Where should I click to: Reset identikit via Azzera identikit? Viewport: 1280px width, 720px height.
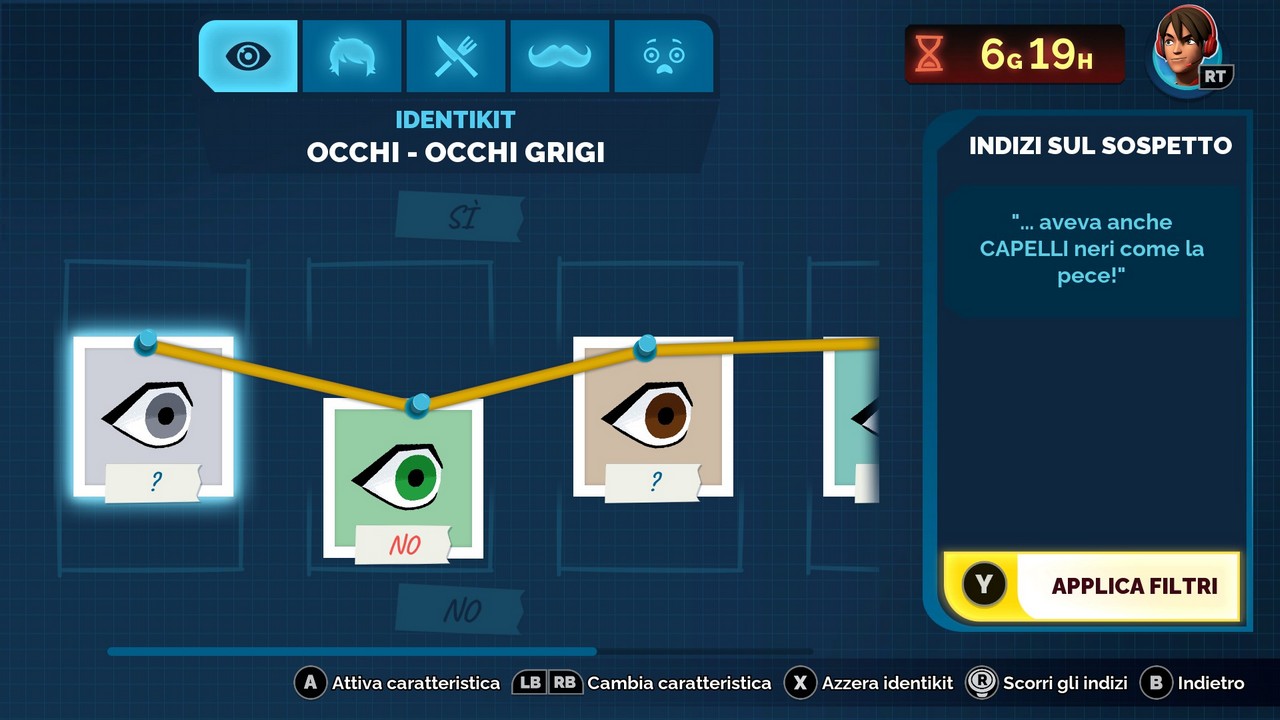869,683
